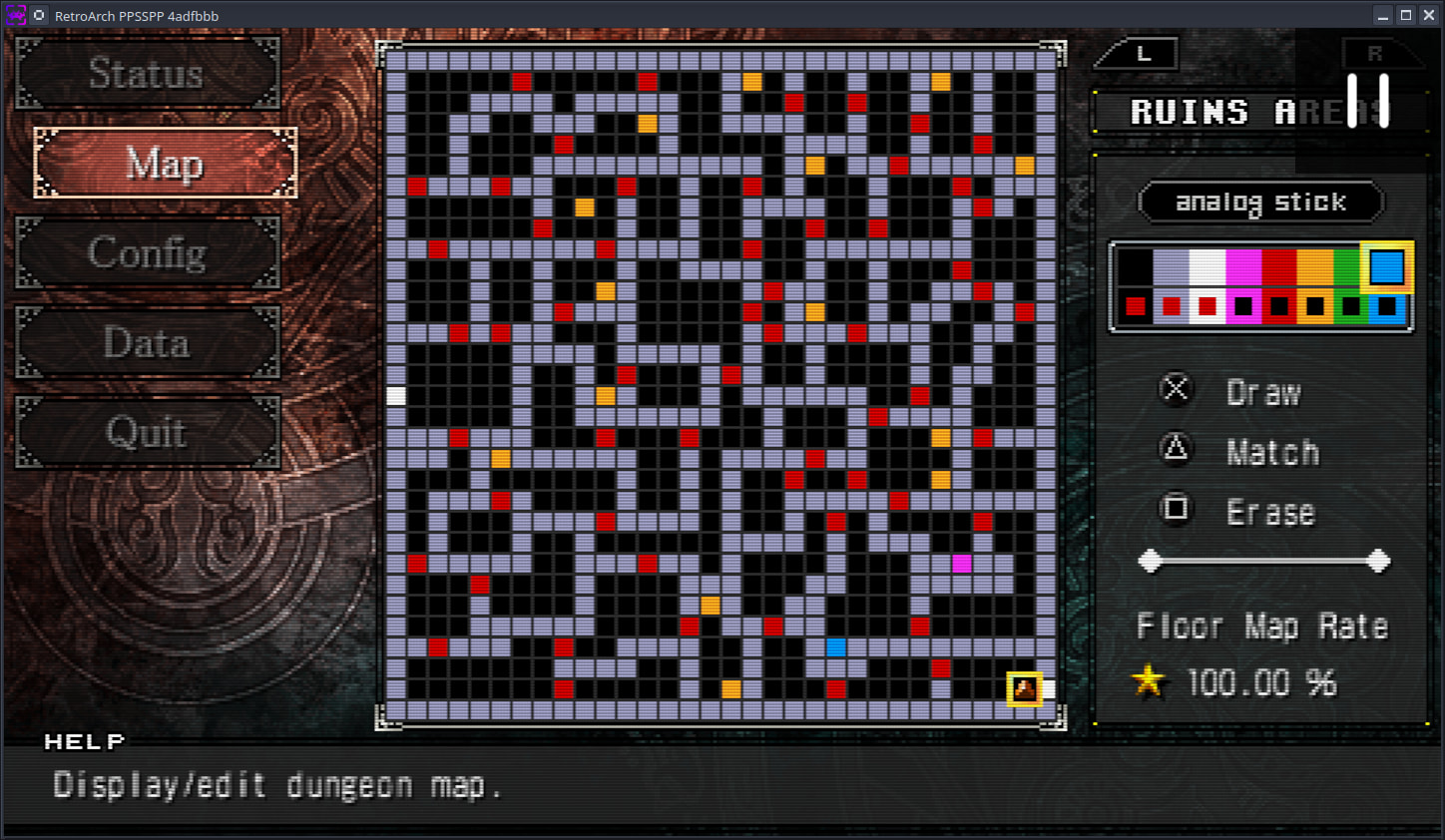This screenshot has width=1445, height=840.
Task: Select the highlighted solid blue swatch
Action: [x=1387, y=267]
